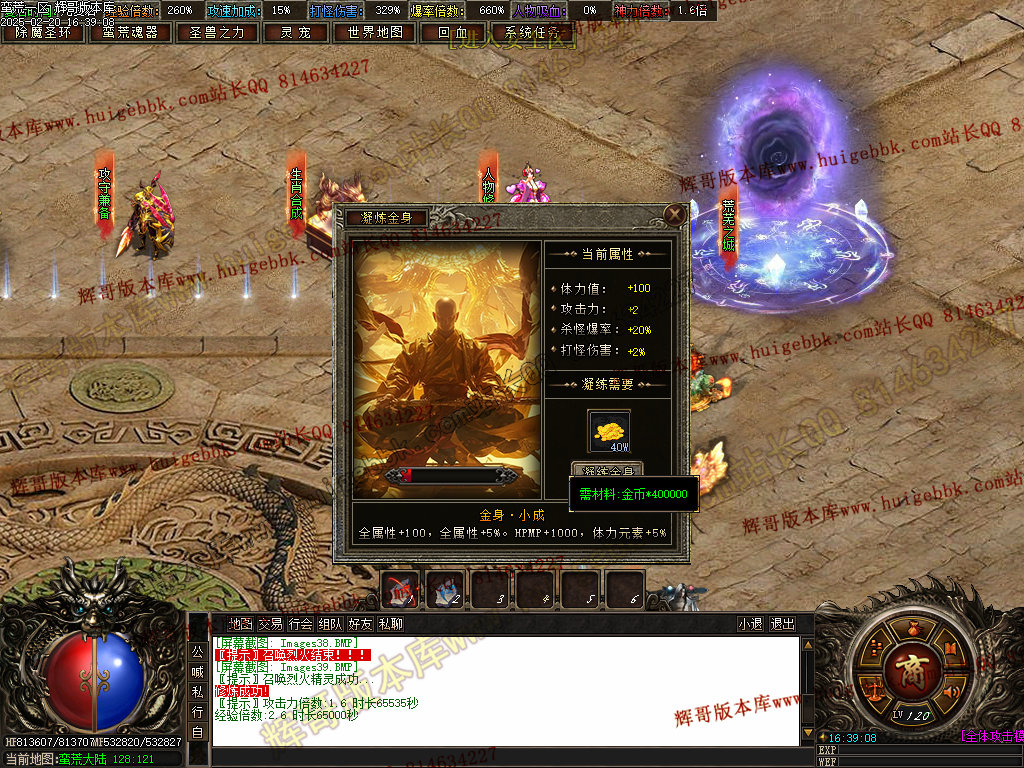The image size is (1024, 768).
Task: Open the 行会 guild tab
Action: [300, 624]
